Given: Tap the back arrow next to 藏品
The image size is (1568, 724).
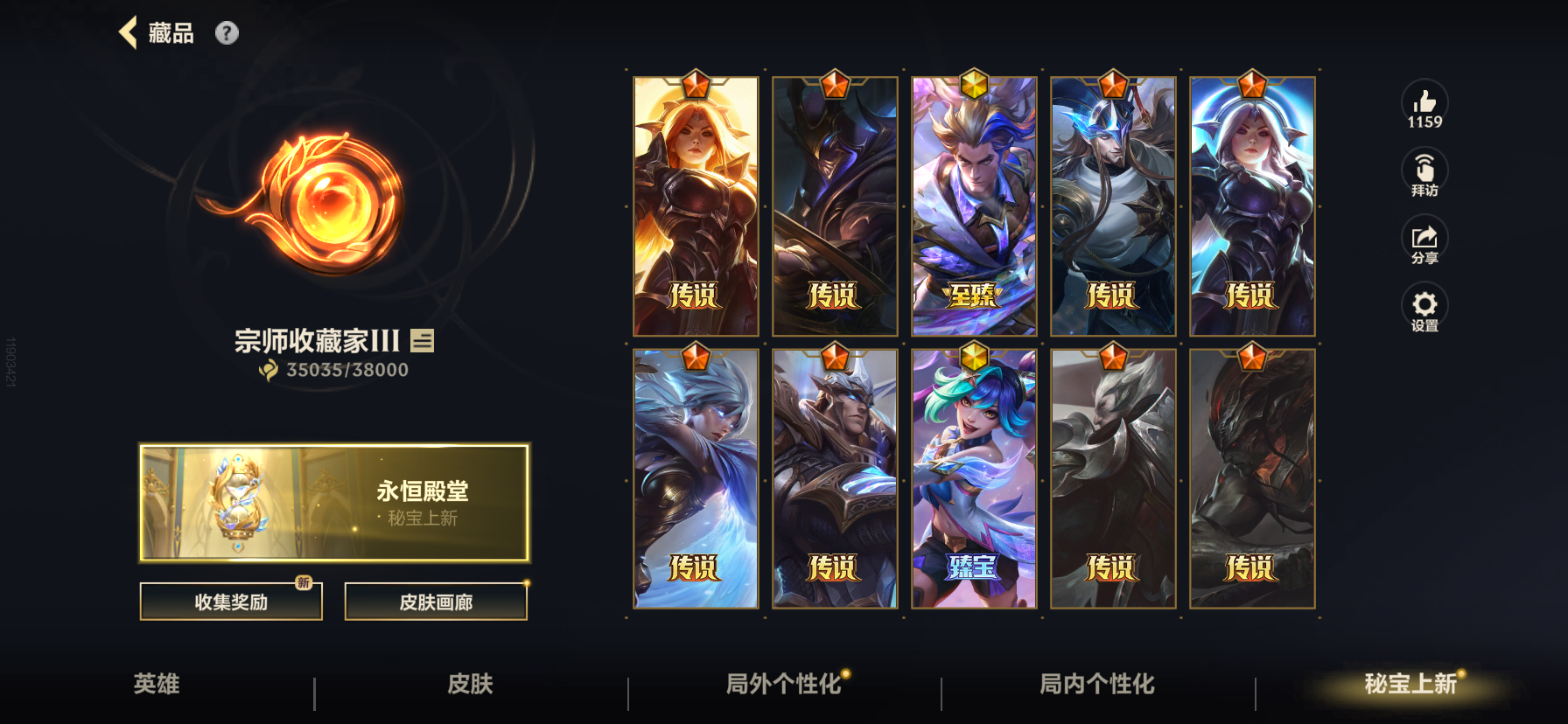Looking at the screenshot, I should pyautogui.click(x=128, y=32).
